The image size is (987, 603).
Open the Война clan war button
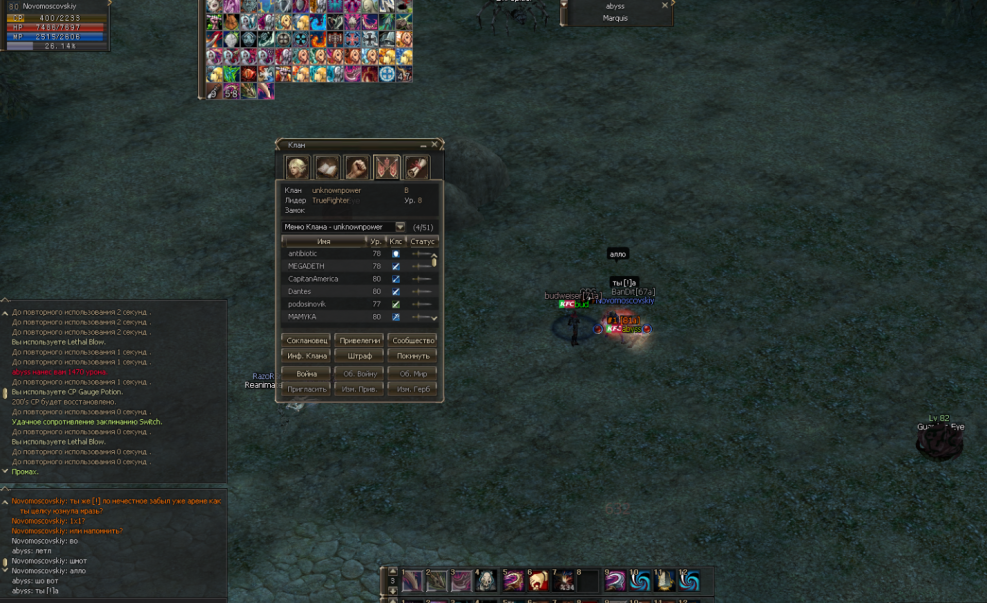pyautogui.click(x=307, y=374)
